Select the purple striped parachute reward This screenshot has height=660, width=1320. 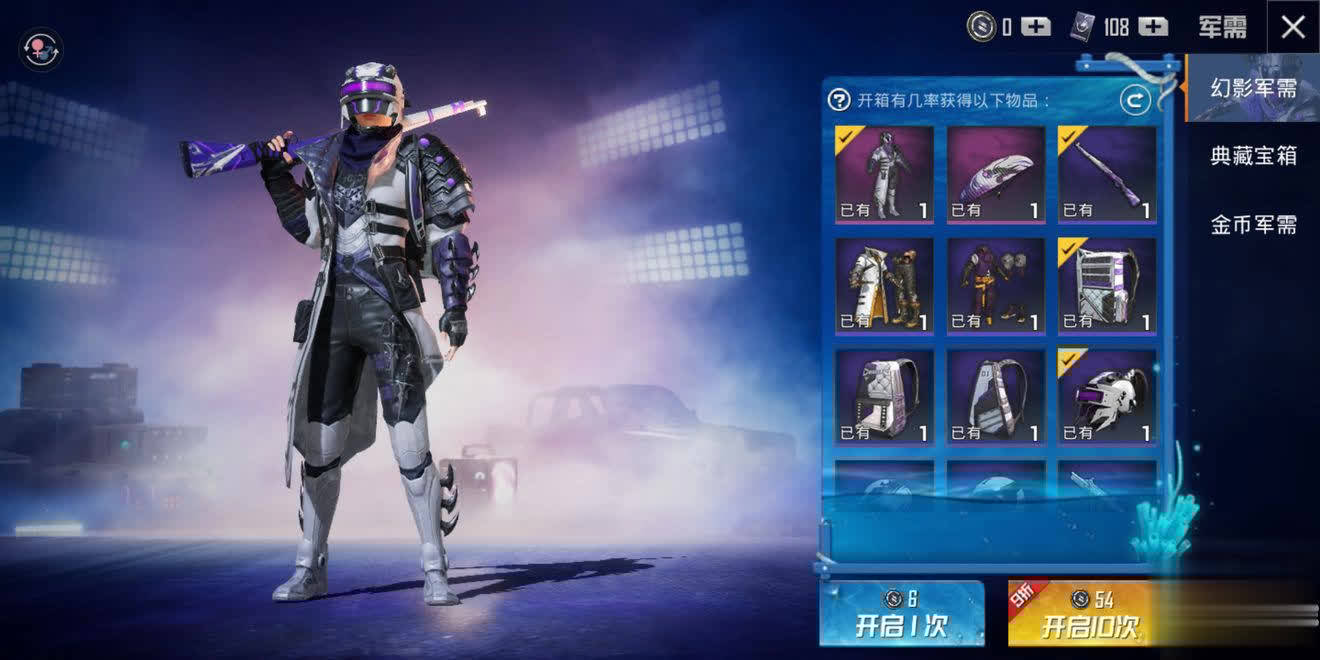pyautogui.click(x=996, y=174)
